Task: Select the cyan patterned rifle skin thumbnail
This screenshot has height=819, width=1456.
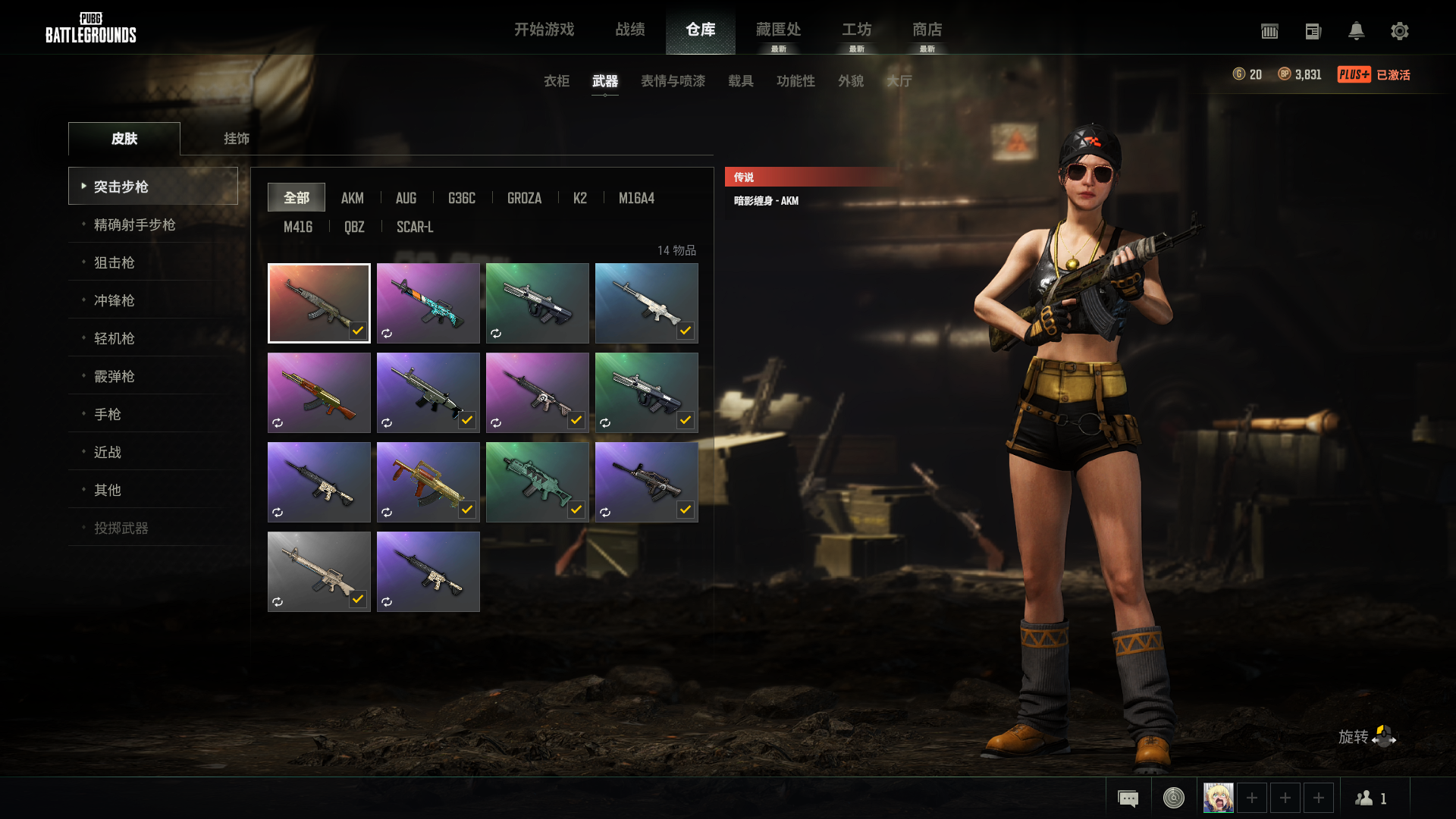Action: (428, 303)
